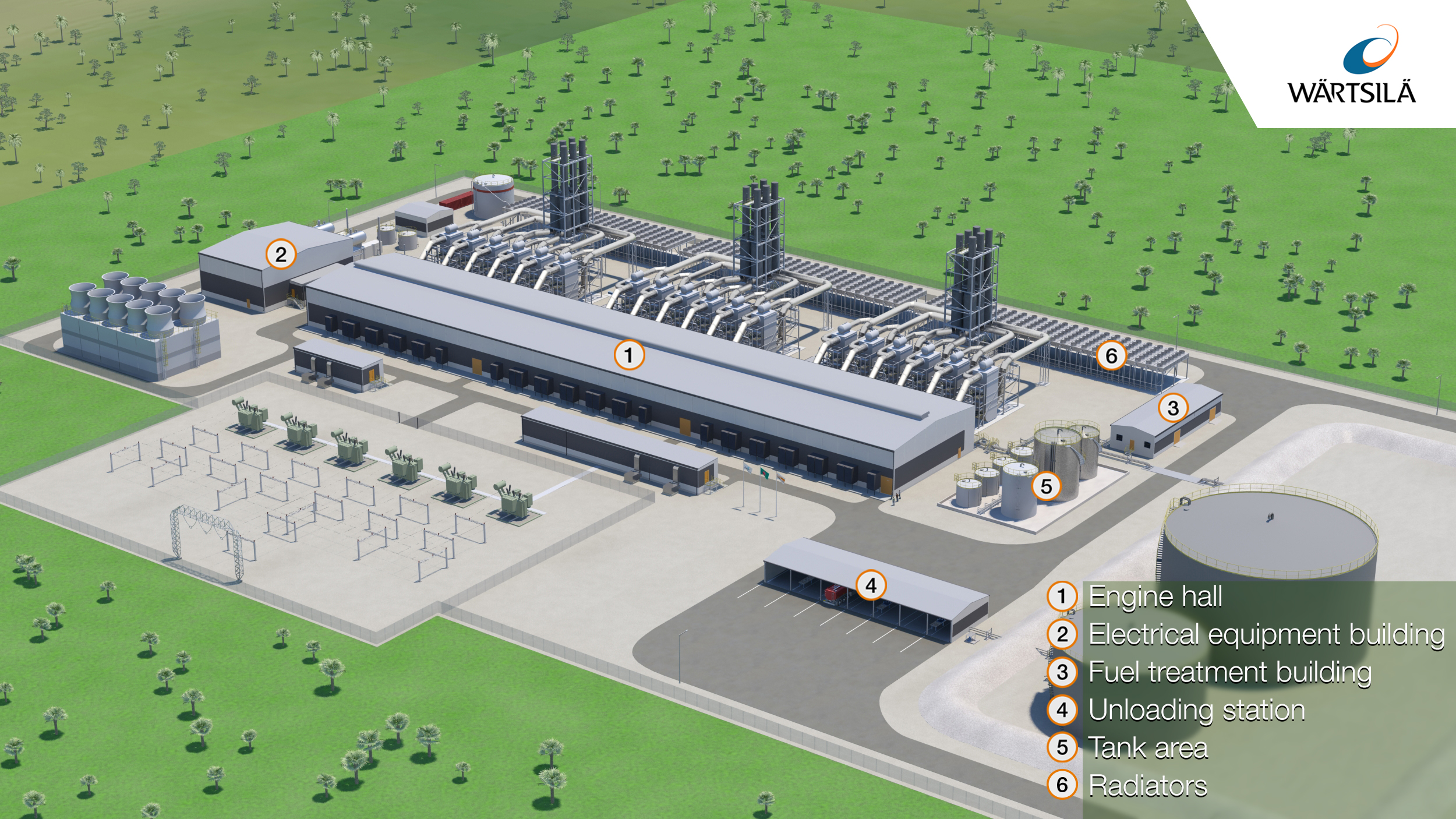Click marker 2 on the electrical equipment building
The image size is (1456, 819).
[x=281, y=255]
